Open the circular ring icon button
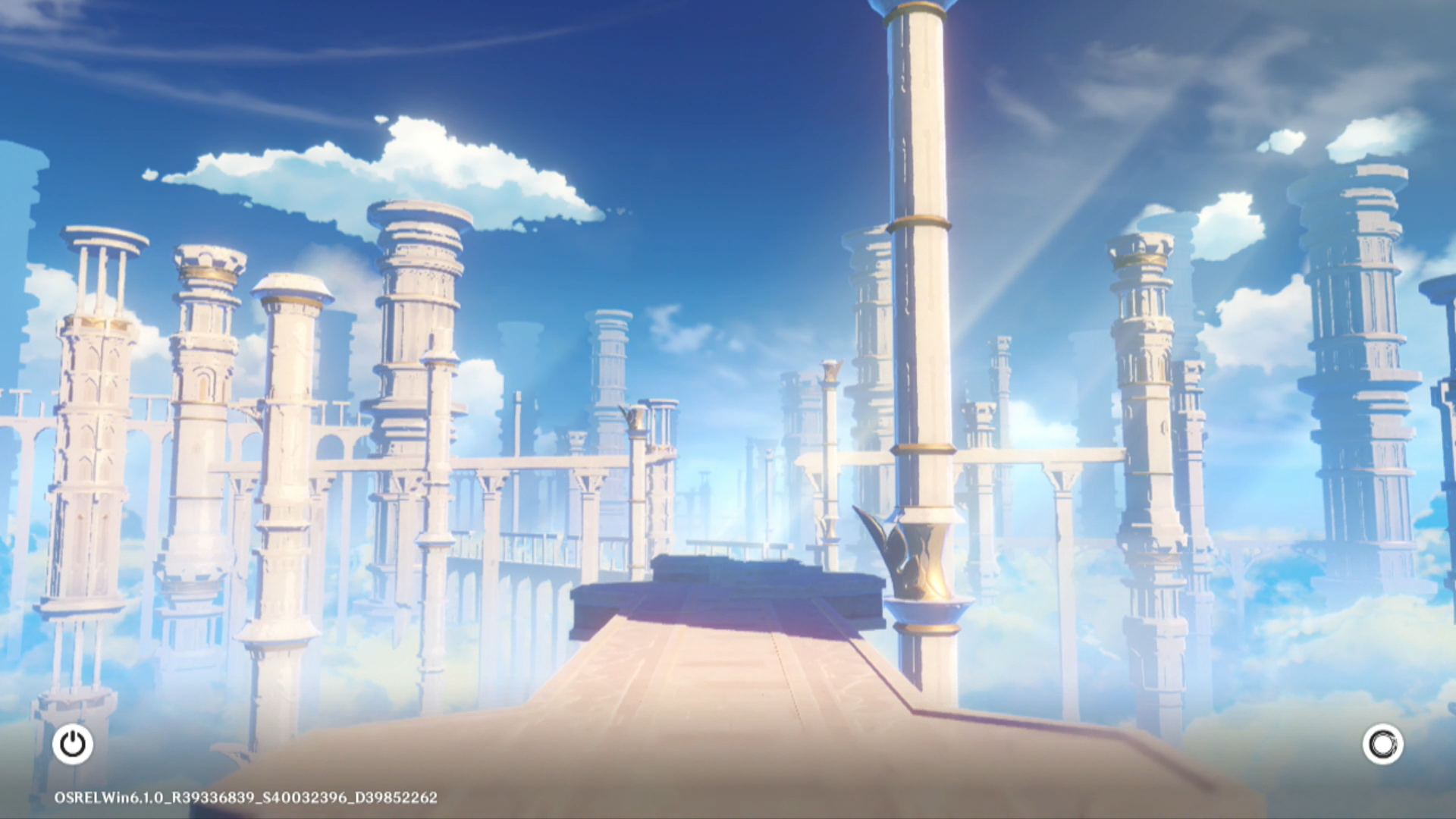This screenshot has height=819, width=1456. pos(1382,744)
